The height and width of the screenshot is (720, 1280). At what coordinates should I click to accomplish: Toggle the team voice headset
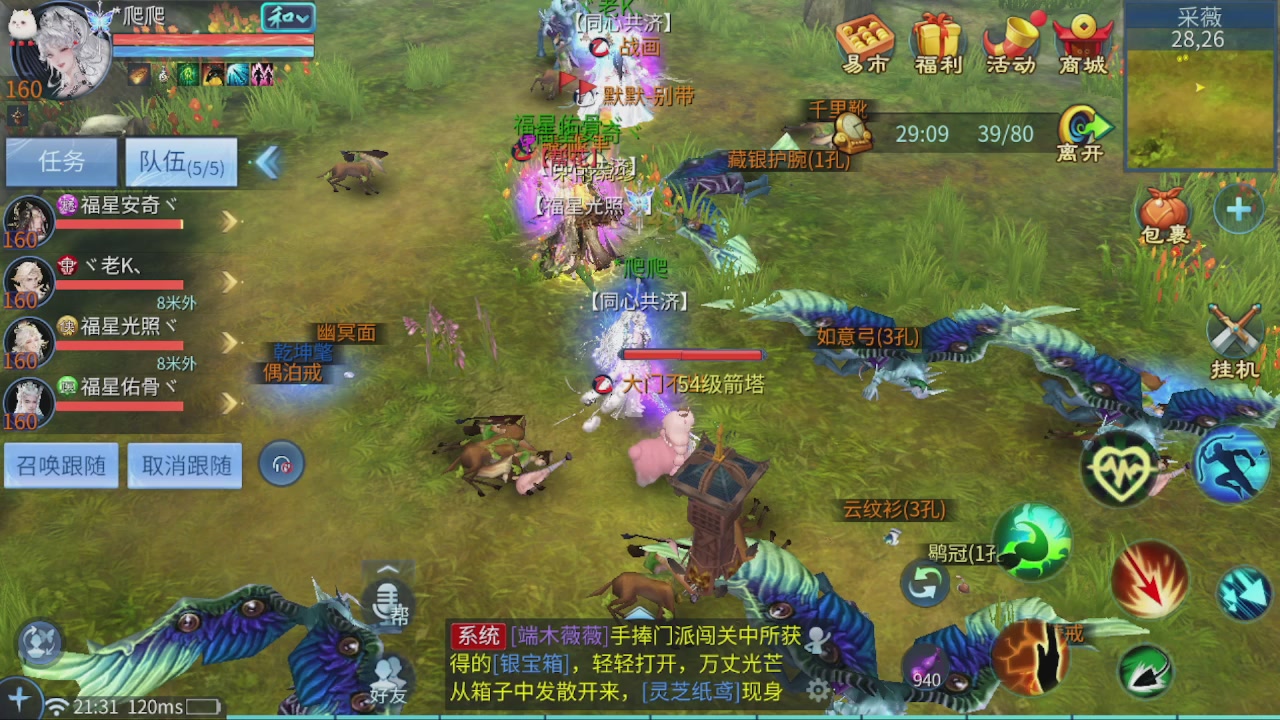click(x=281, y=463)
